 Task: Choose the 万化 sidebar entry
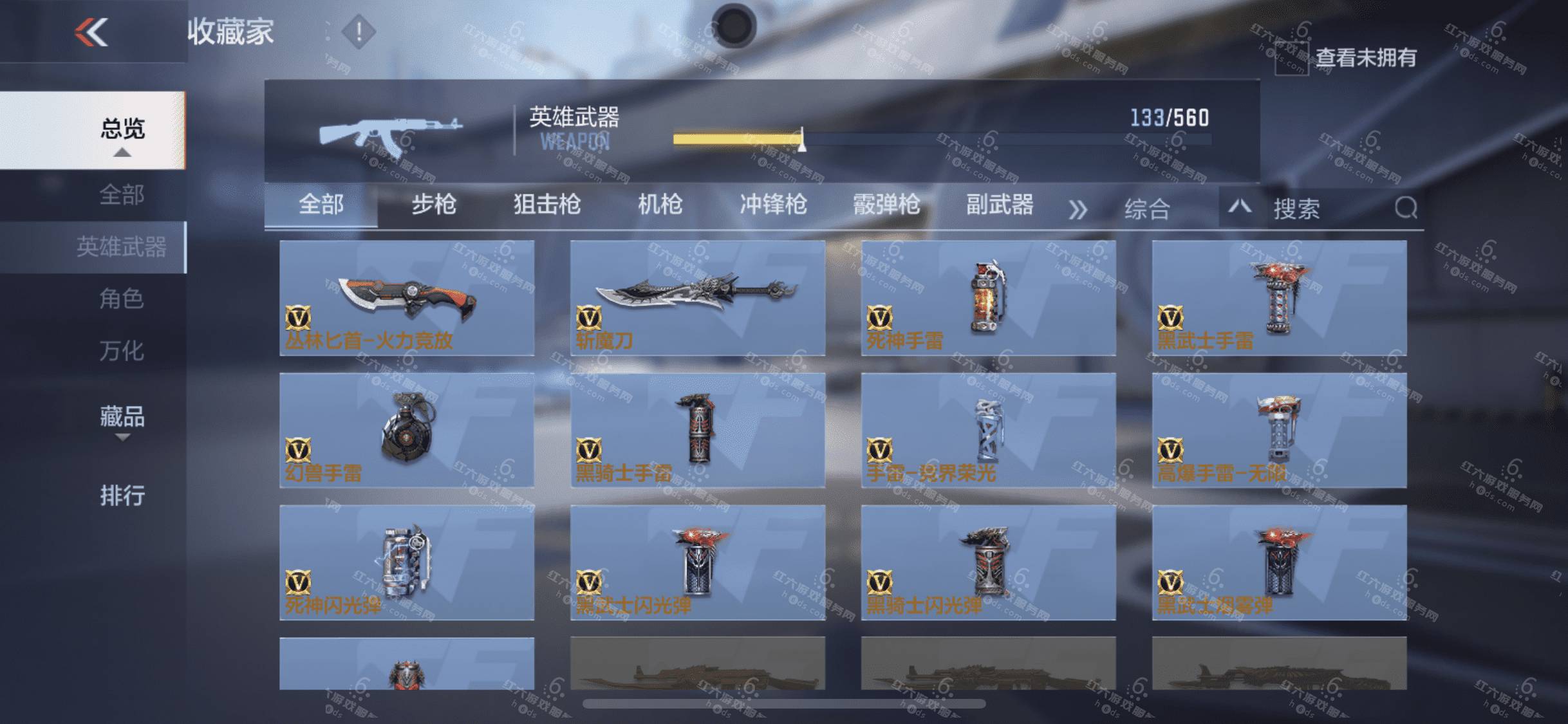pos(121,351)
